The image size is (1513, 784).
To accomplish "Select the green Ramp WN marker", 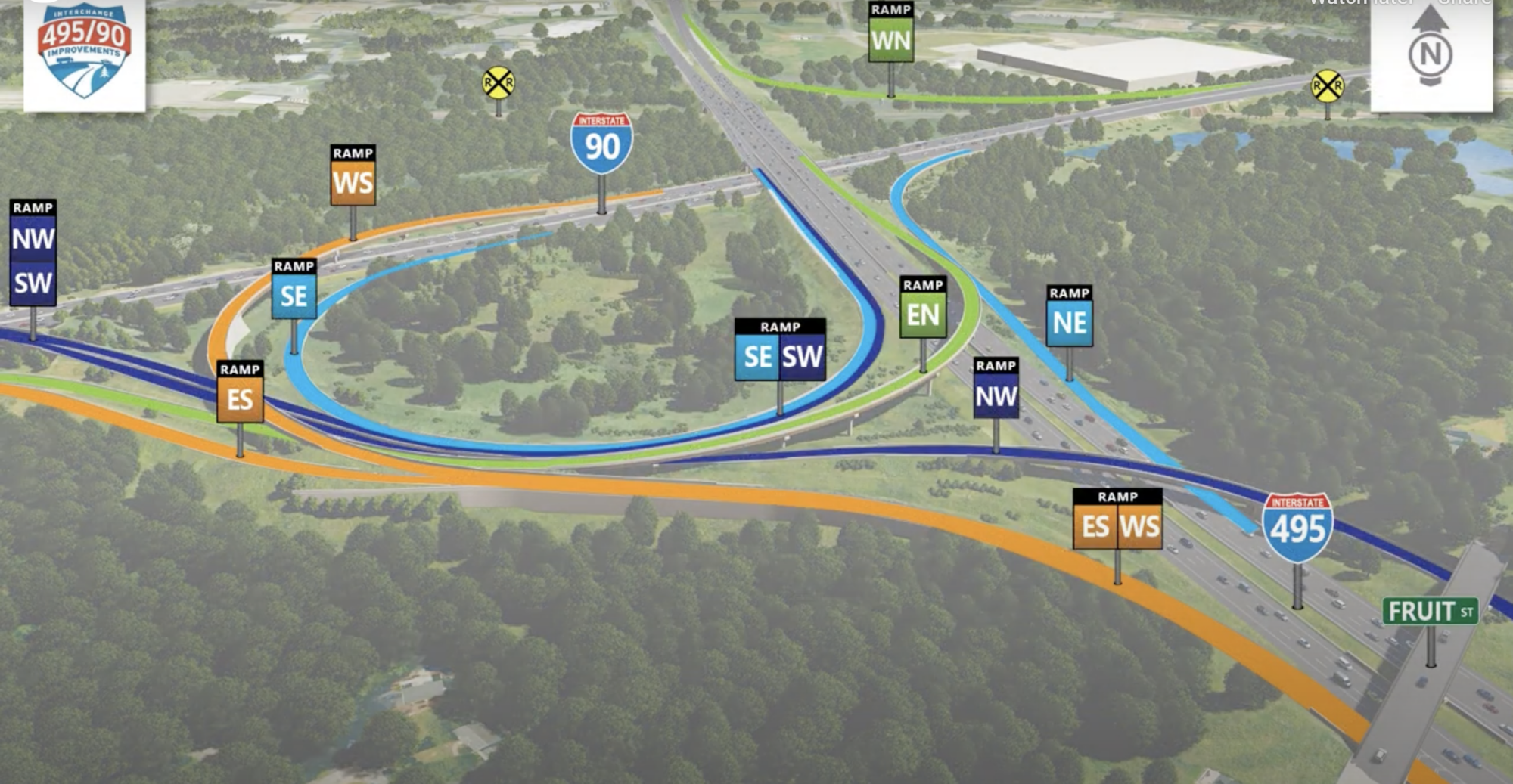I will (x=890, y=33).
